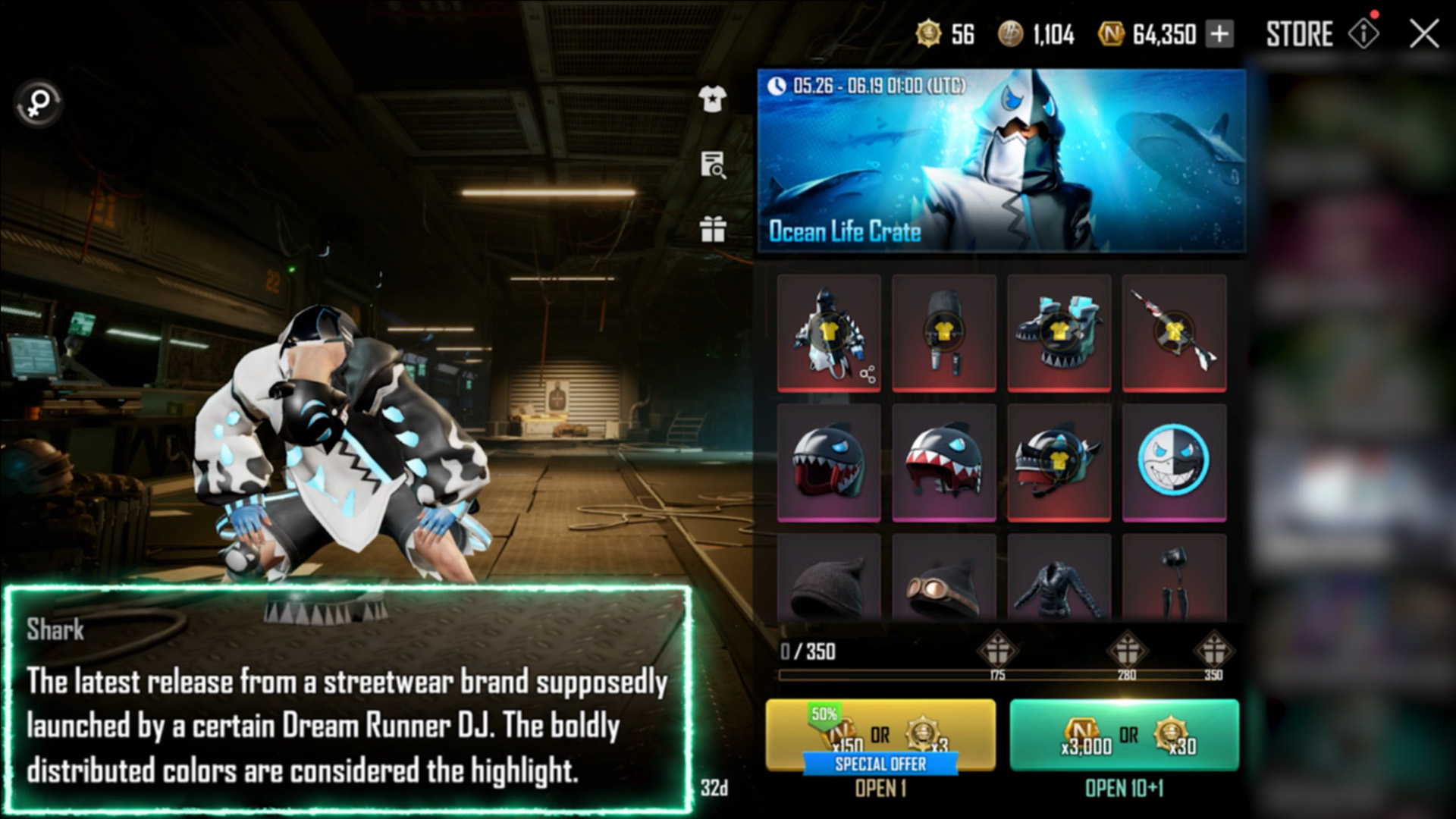The height and width of the screenshot is (819, 1456).
Task: Claim the 175 milestone reward box
Action: (996, 651)
